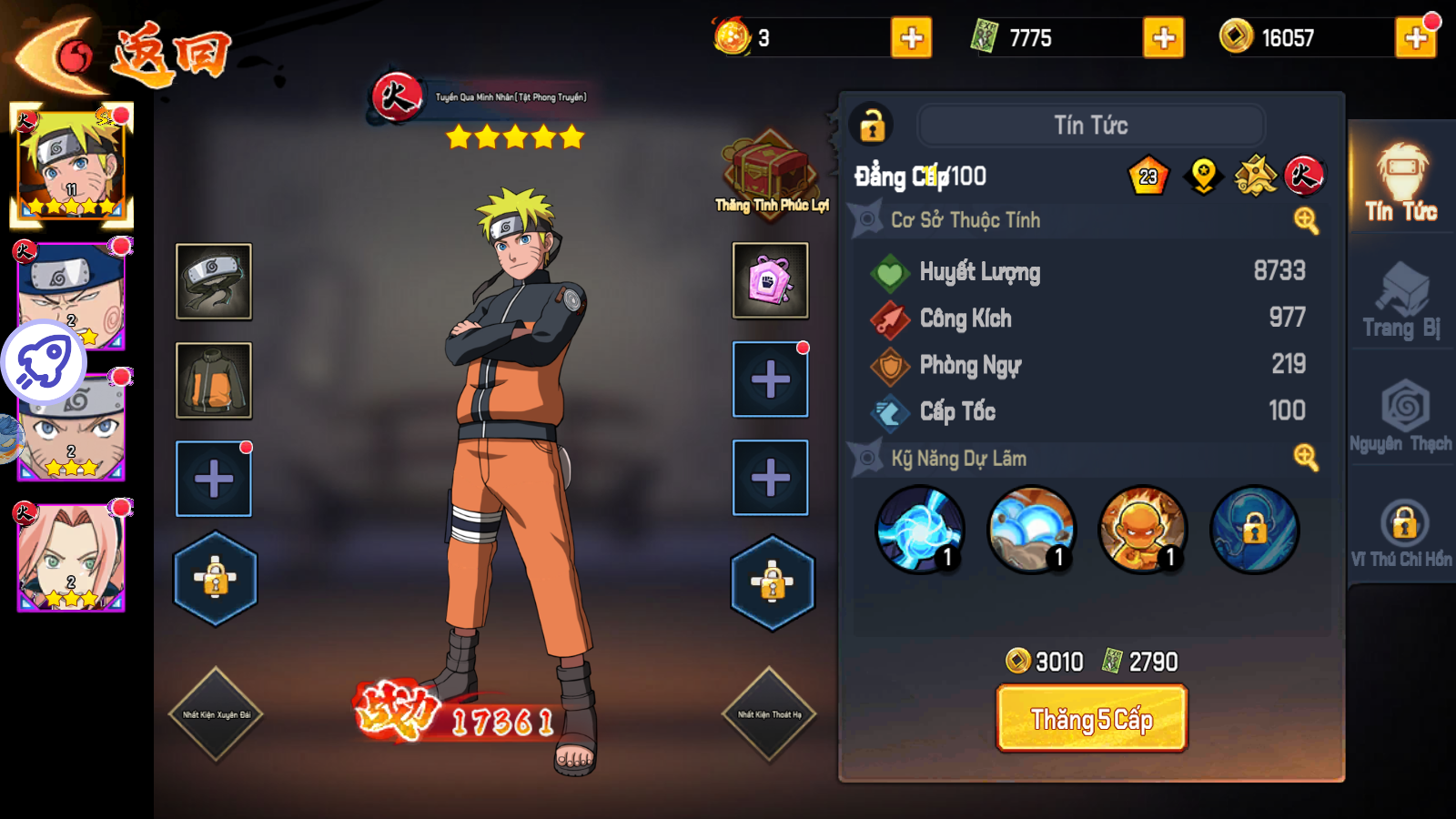Toggle the padlock beside Tín Tức header
1456x819 pixels.
tap(872, 126)
